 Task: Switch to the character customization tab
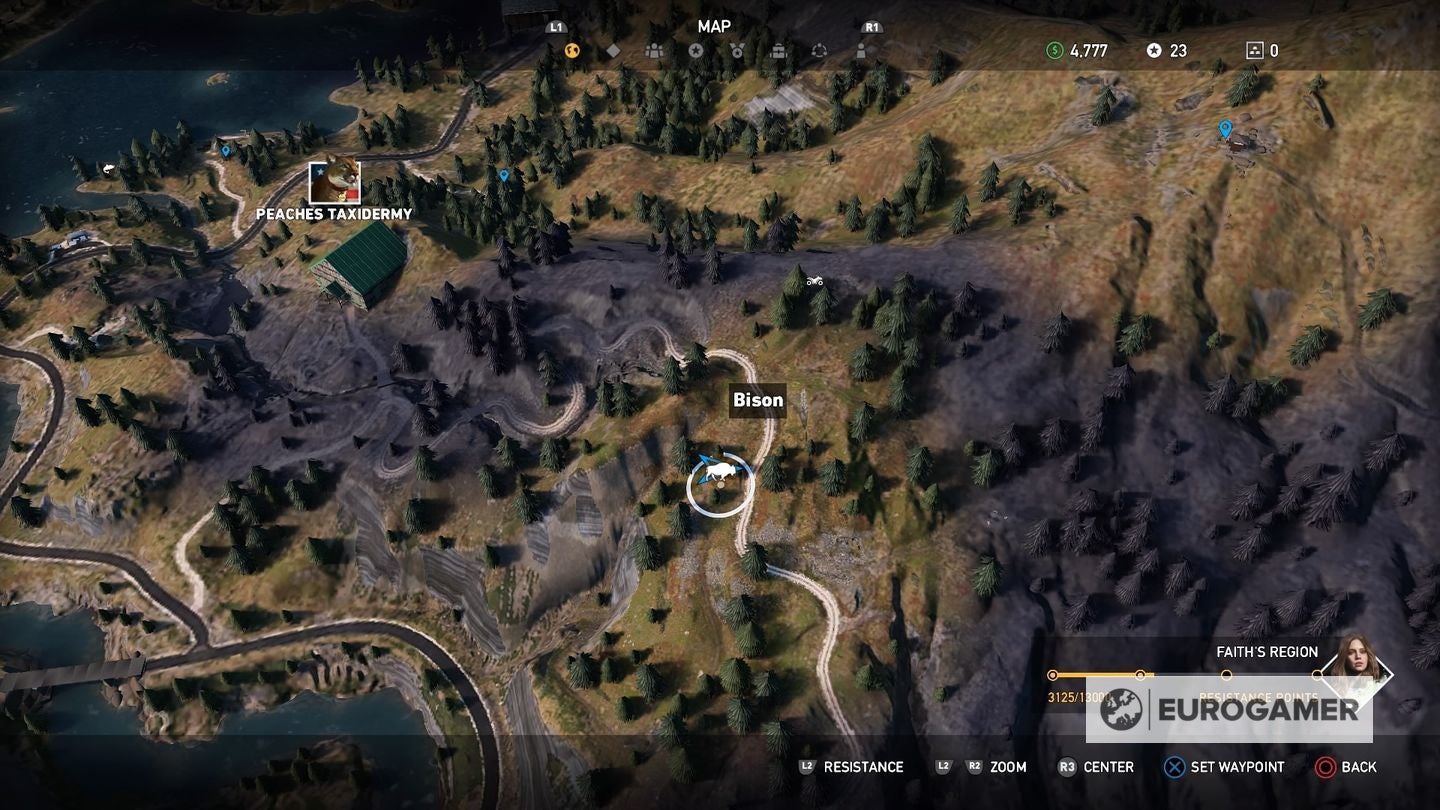pos(861,48)
